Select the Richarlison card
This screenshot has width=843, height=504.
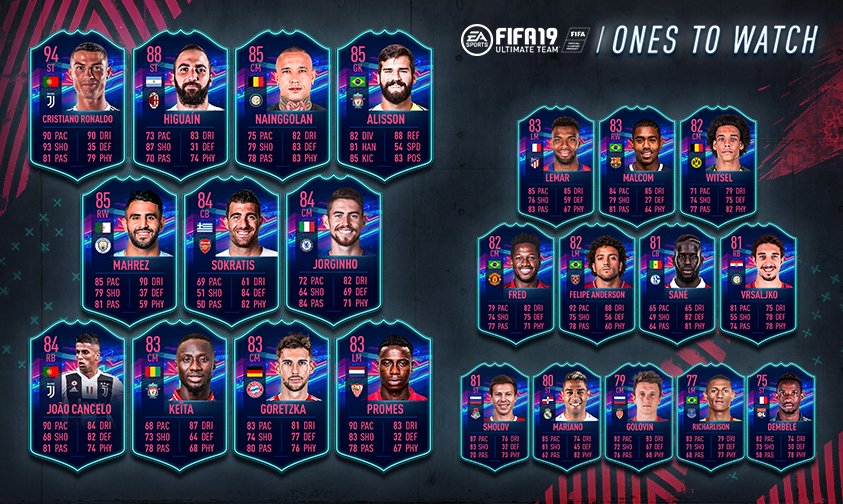[711, 418]
